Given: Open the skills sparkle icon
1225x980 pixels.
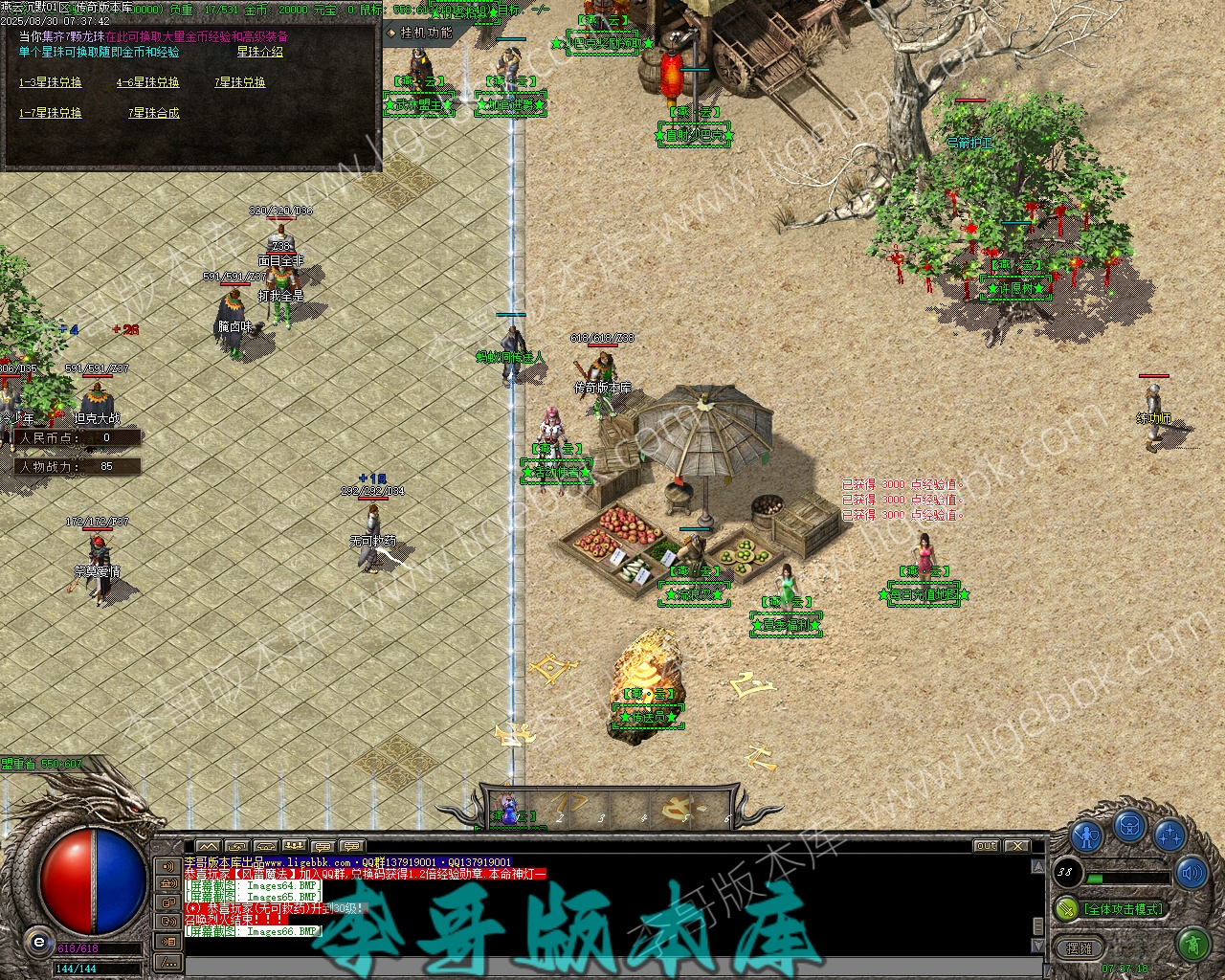Looking at the screenshot, I should click(x=1169, y=835).
